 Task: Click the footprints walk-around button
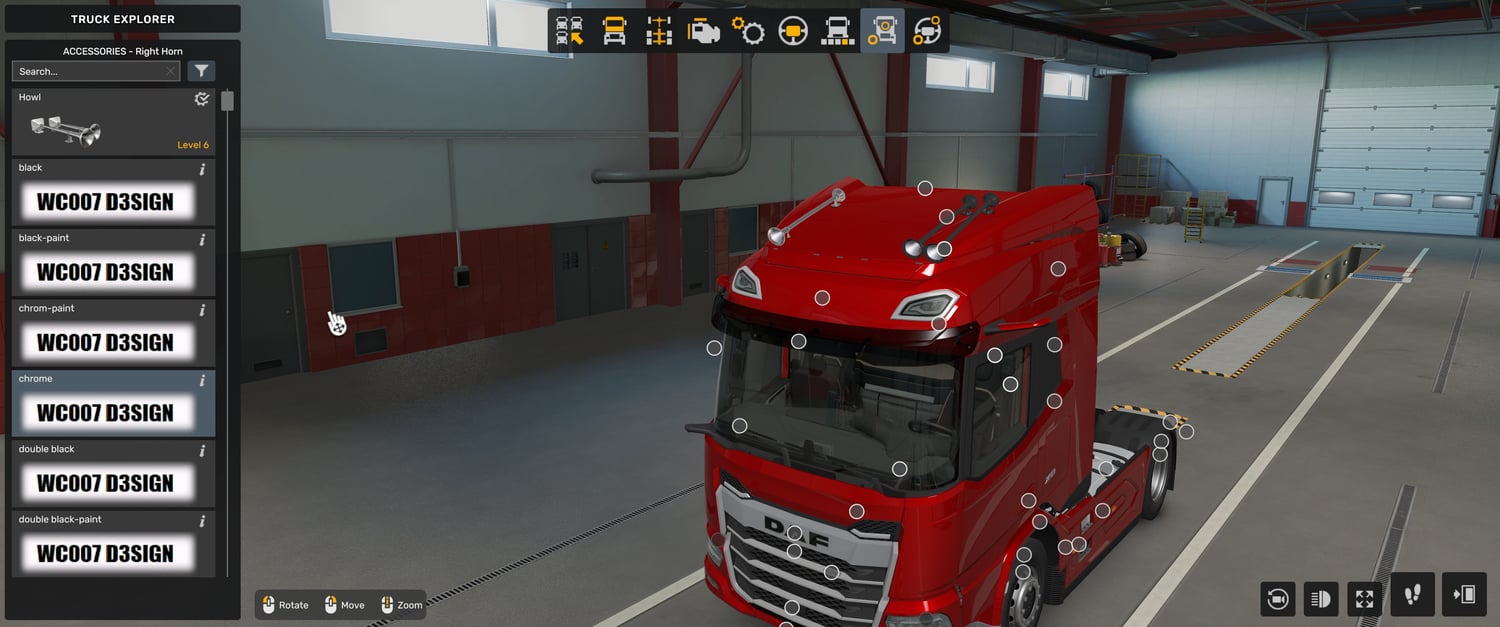click(x=1412, y=595)
